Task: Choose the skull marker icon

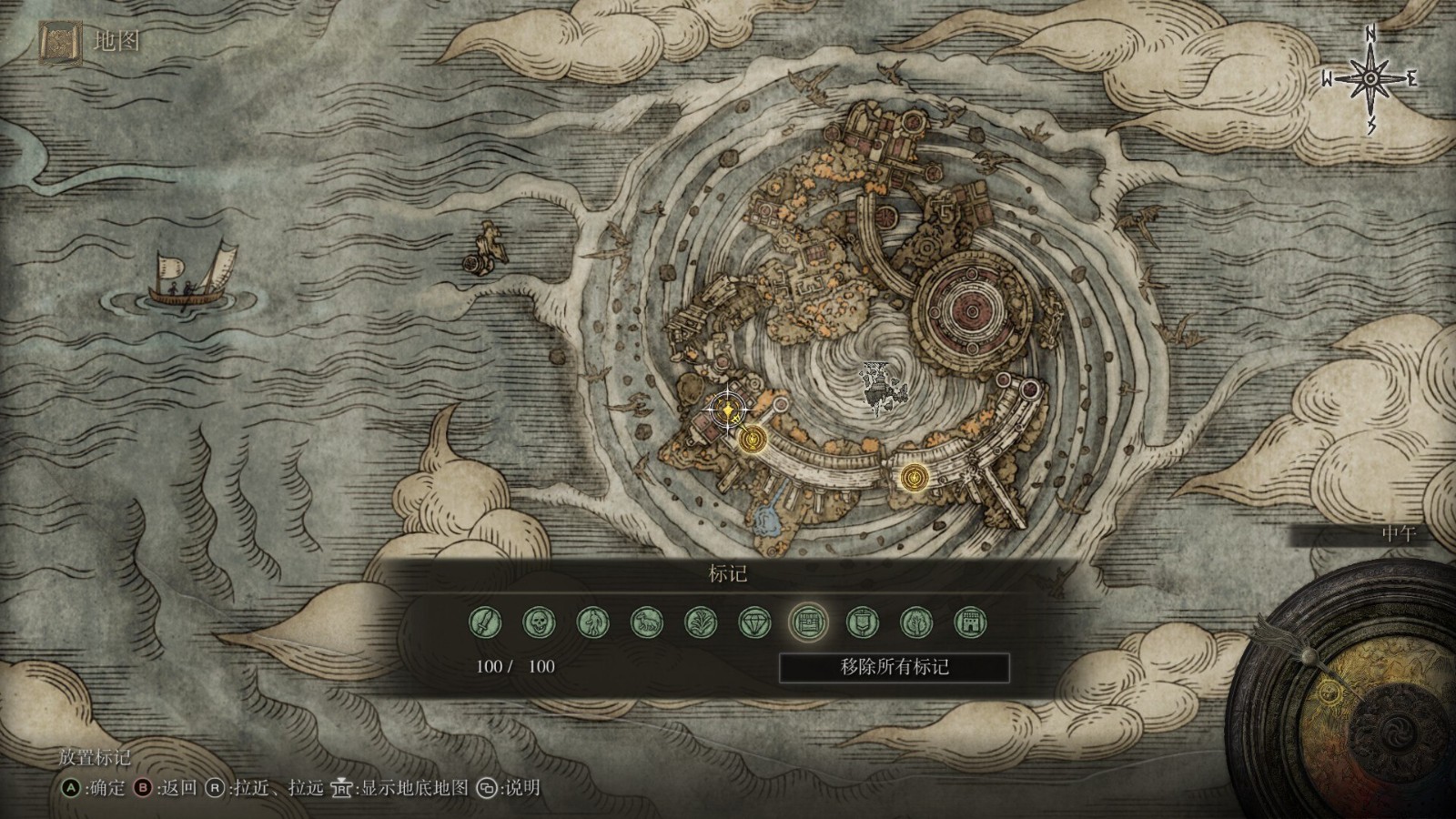Action: pos(539,623)
